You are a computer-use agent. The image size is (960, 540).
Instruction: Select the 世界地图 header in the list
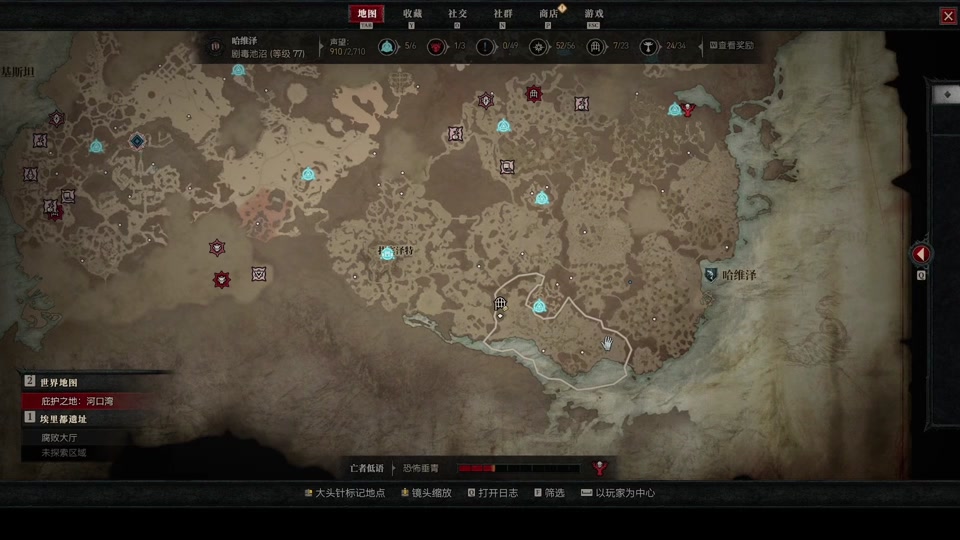(x=58, y=383)
